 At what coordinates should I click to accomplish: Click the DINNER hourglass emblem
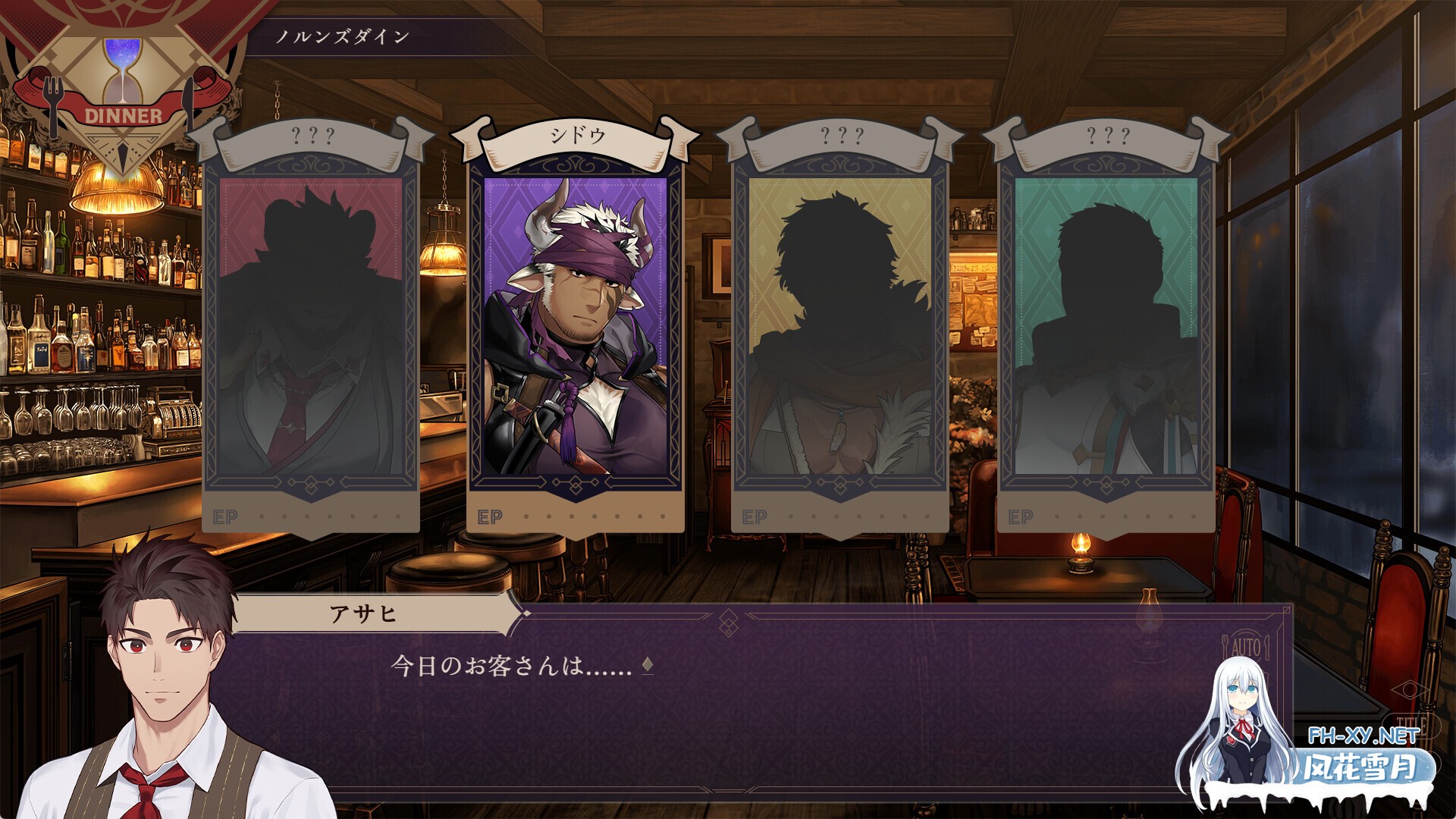tap(124, 83)
